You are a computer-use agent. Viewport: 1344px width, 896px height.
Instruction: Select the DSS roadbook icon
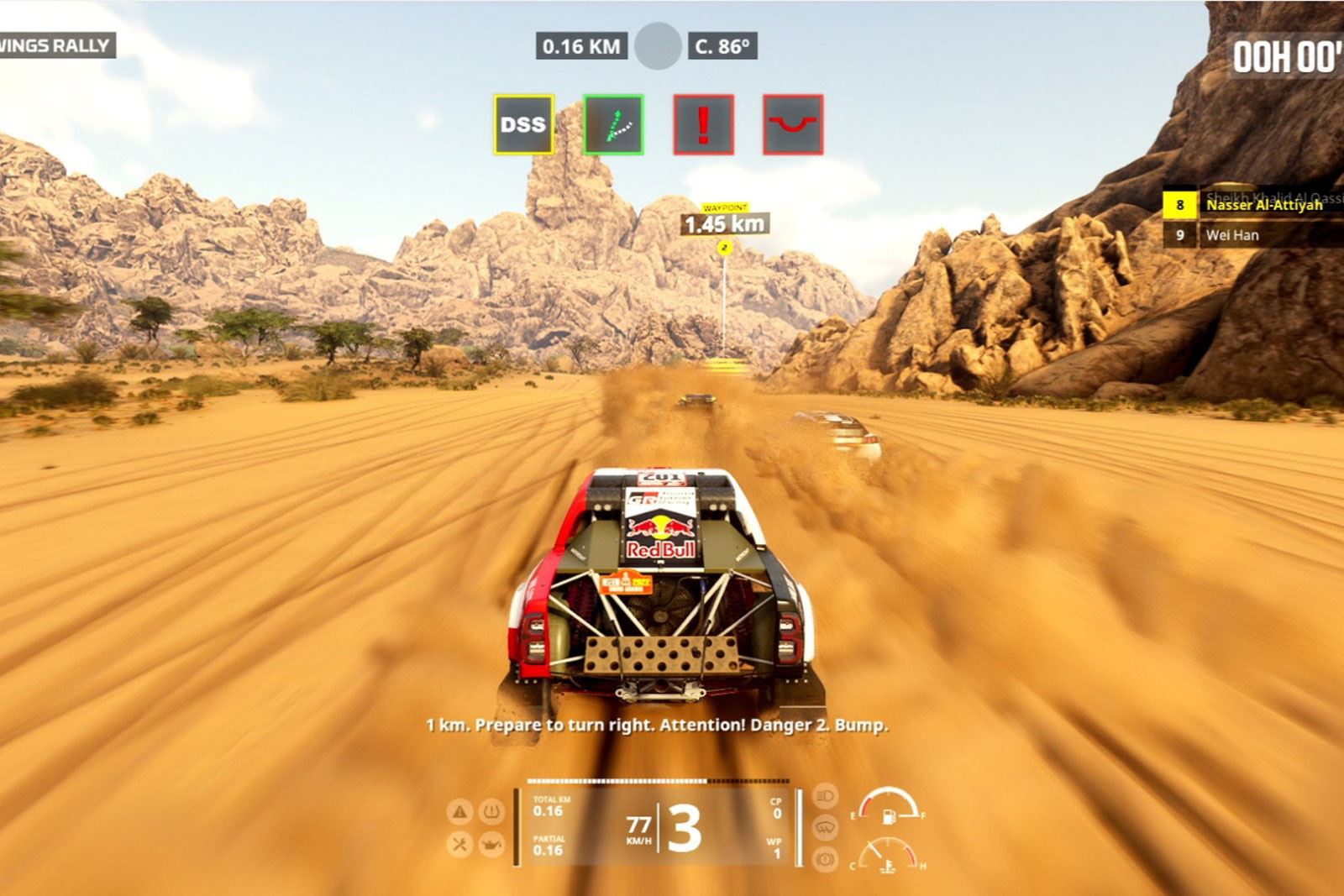pyautogui.click(x=523, y=124)
